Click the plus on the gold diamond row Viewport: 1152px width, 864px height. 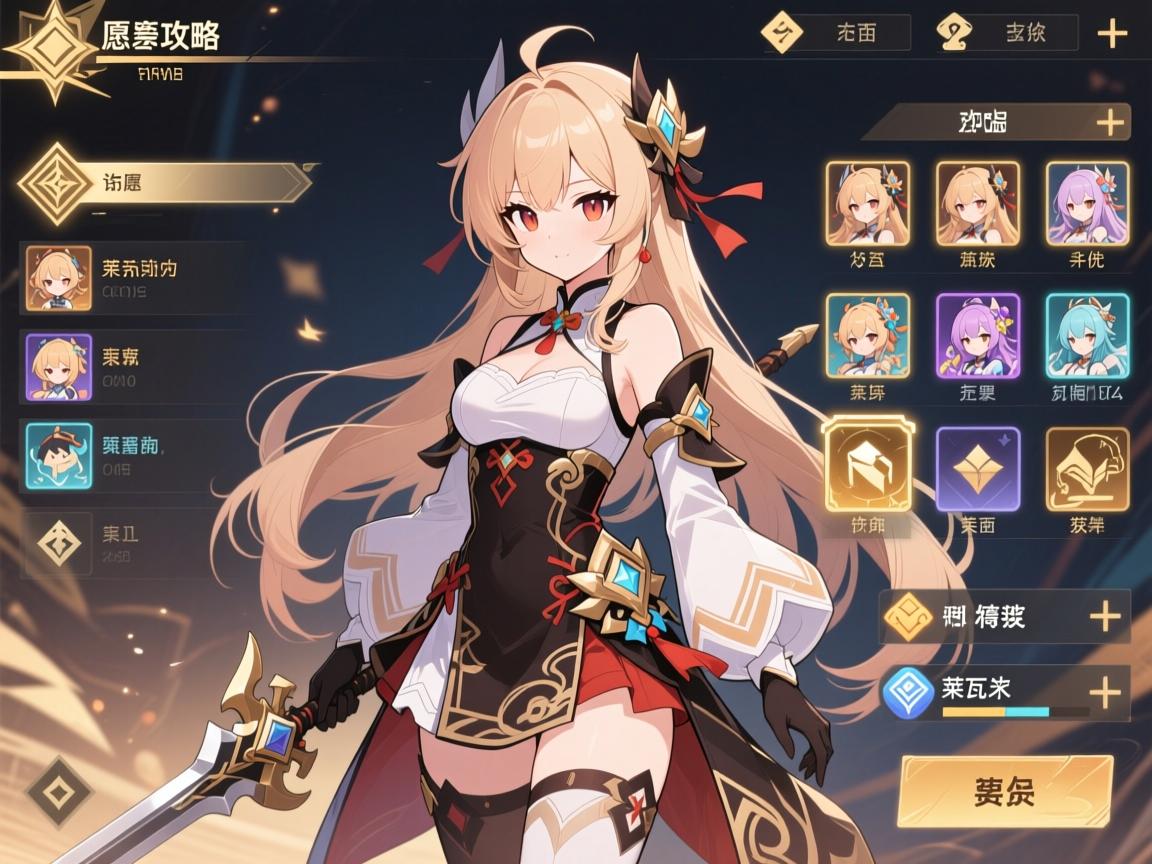[1103, 616]
